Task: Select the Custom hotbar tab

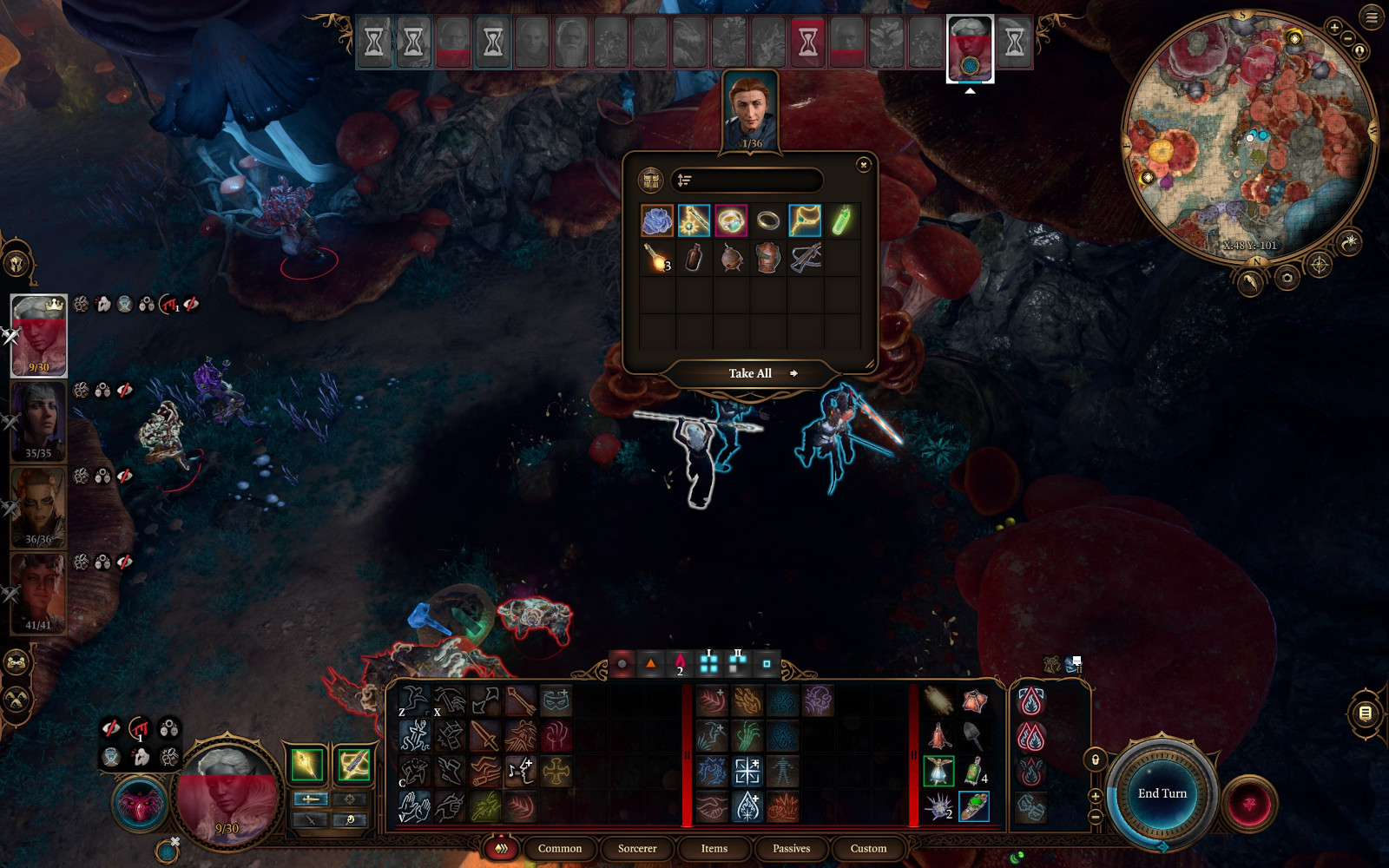Action: (x=868, y=848)
